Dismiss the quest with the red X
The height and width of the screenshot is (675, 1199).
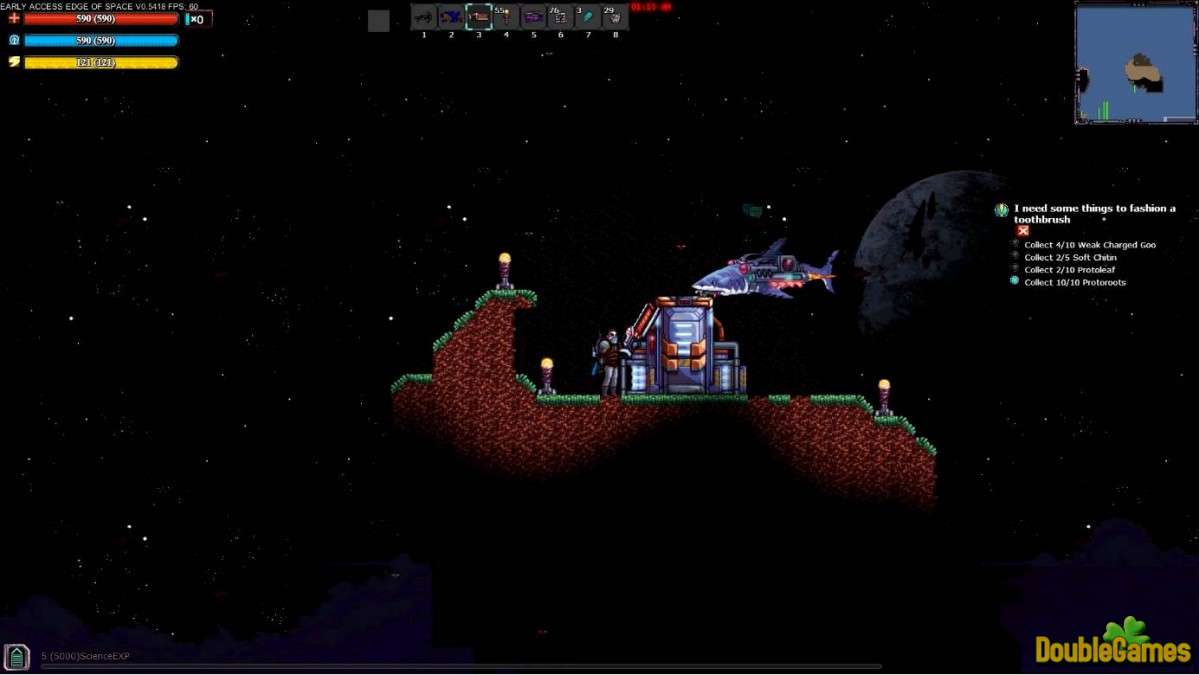1023,231
